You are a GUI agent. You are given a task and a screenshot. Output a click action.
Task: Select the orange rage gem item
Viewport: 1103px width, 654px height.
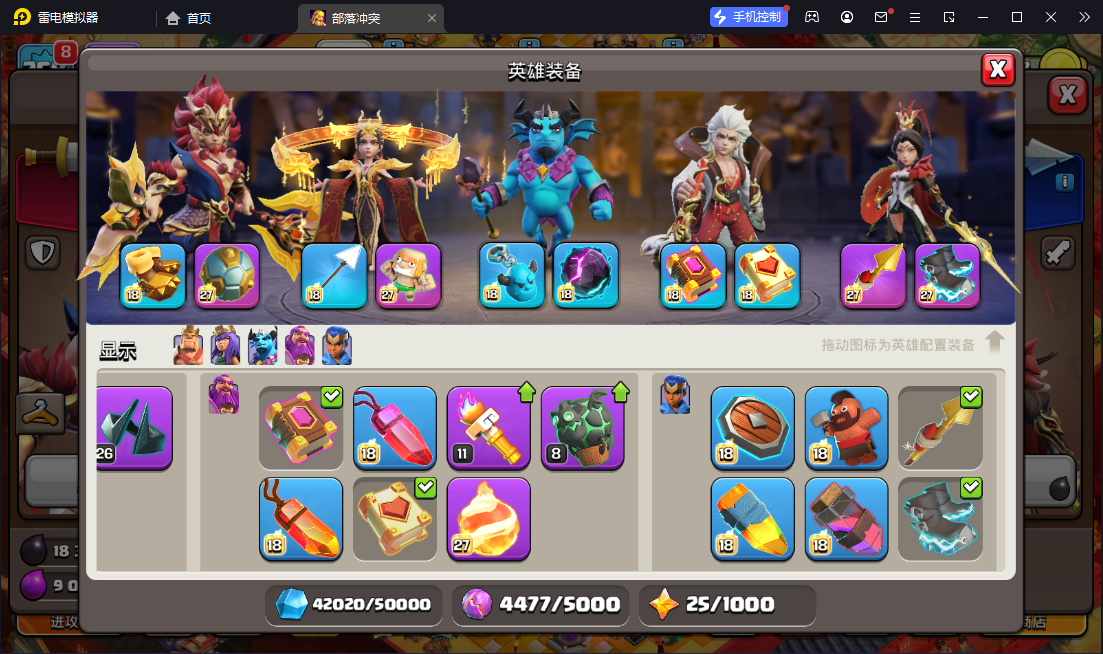tap(300, 519)
